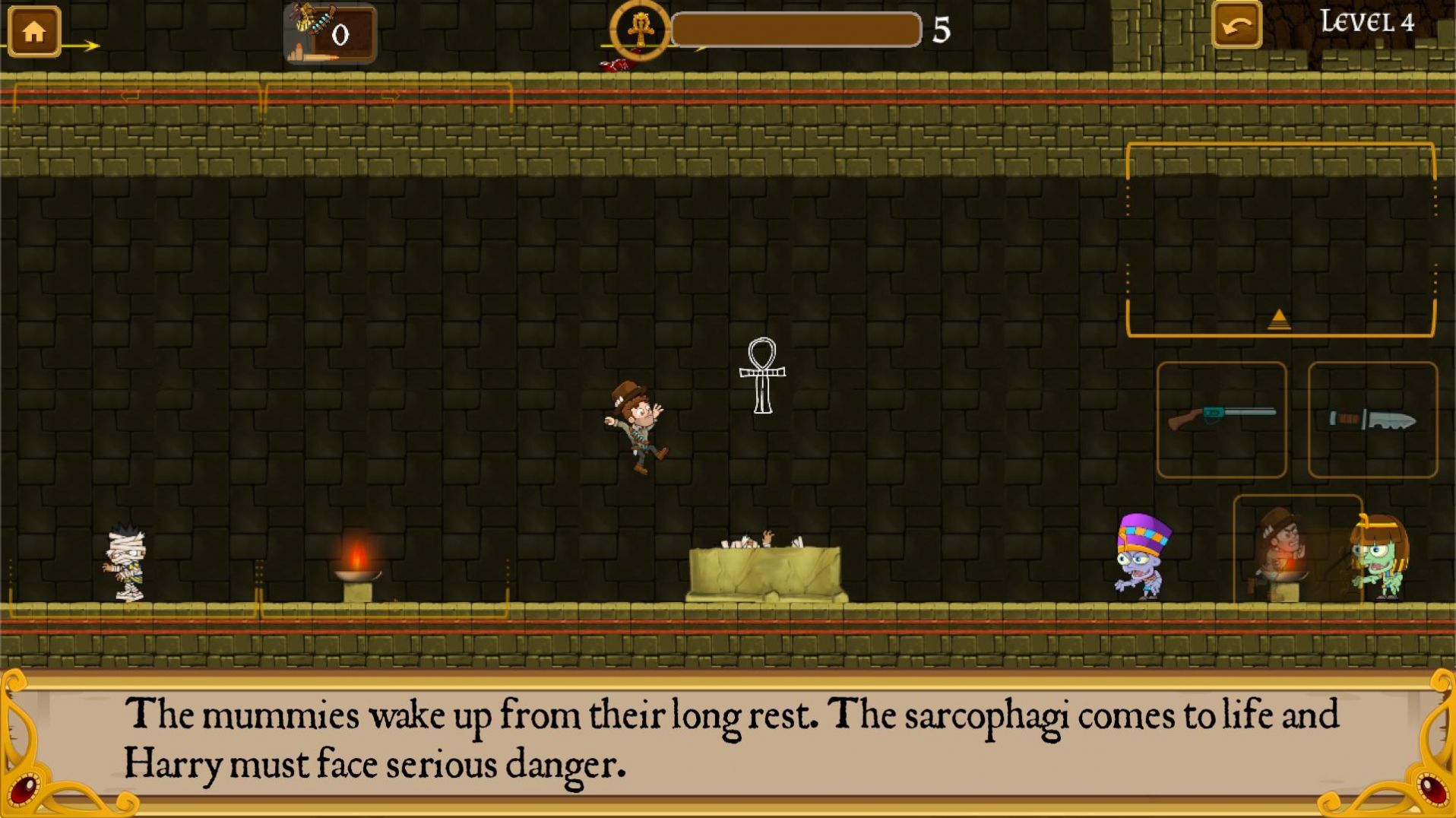1456x818 pixels.
Task: Go to the home menu
Action: (34, 32)
